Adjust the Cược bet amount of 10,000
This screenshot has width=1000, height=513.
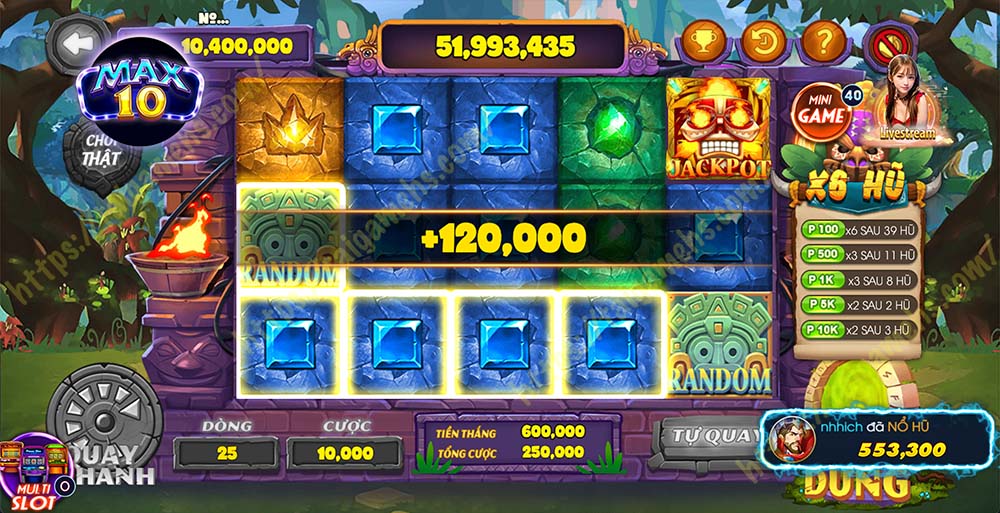(346, 453)
